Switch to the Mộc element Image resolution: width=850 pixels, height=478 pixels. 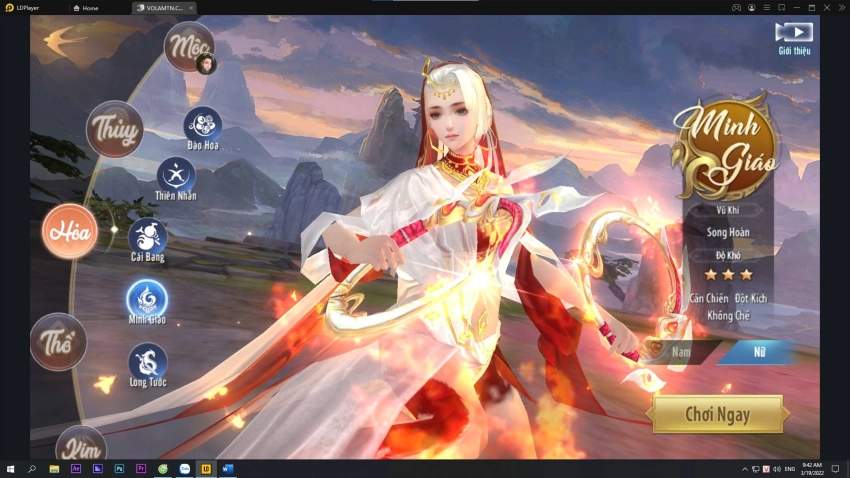click(187, 46)
